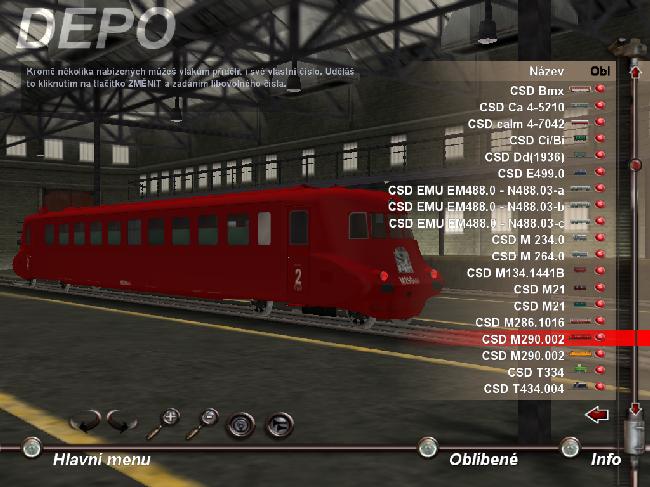
Task: Click the scrollbar down arrow
Action: [632, 410]
